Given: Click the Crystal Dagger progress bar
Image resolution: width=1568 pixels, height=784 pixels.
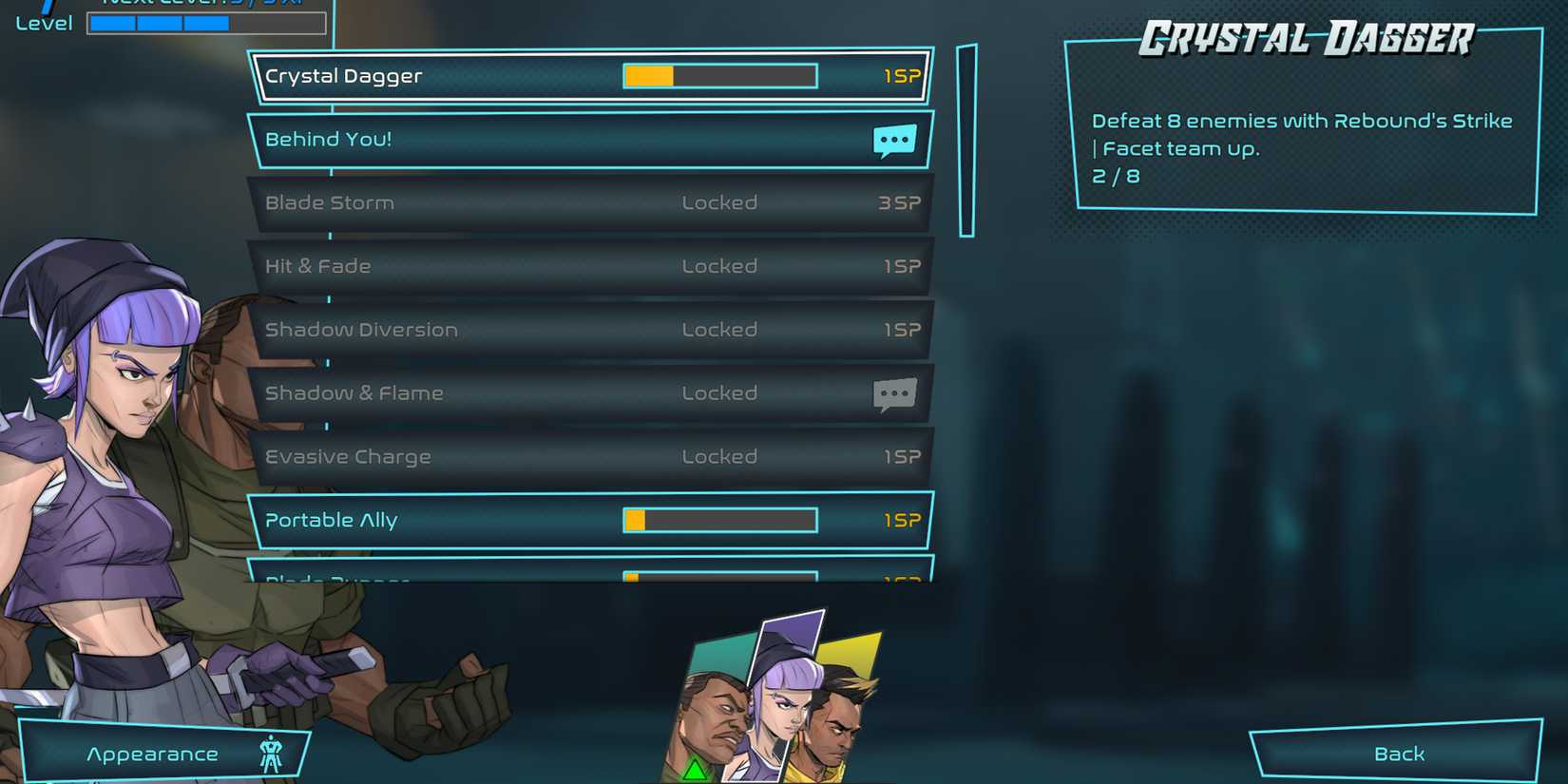Looking at the screenshot, I should coord(719,75).
